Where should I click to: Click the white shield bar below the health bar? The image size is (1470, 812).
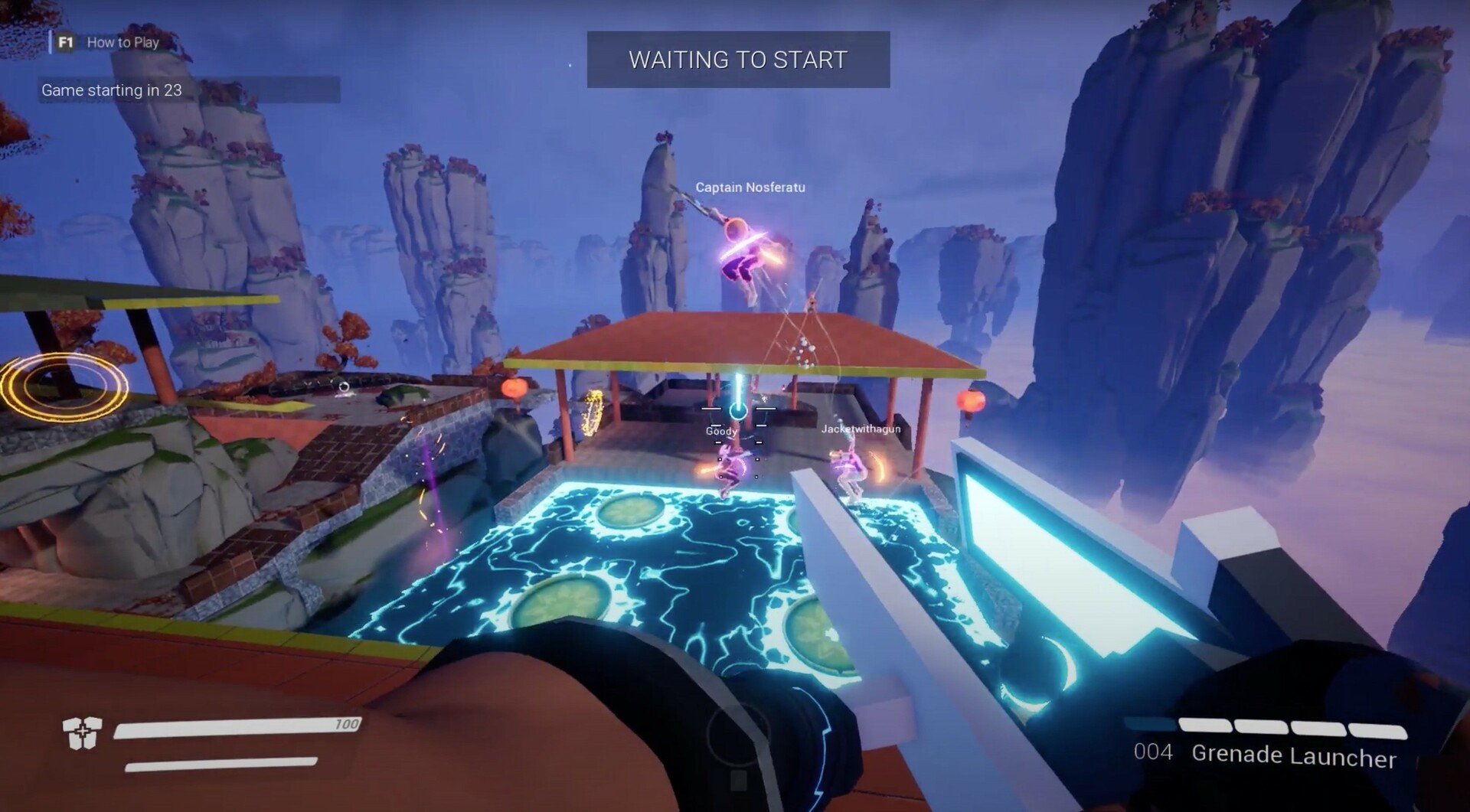(222, 764)
